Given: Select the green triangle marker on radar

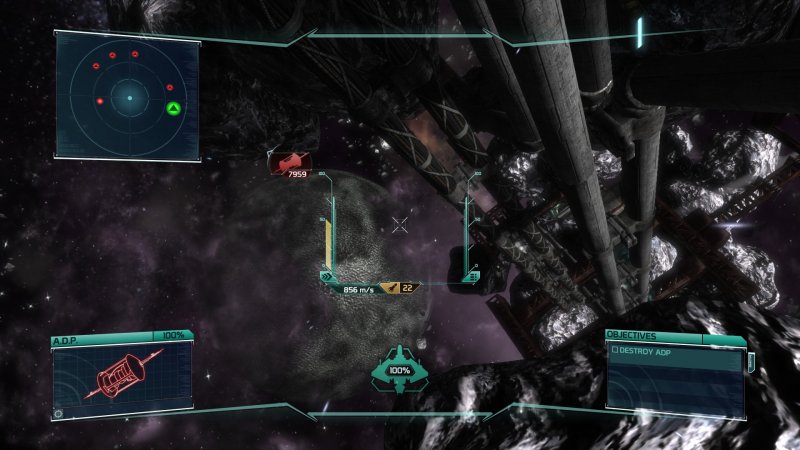Looking at the screenshot, I should point(173,108).
